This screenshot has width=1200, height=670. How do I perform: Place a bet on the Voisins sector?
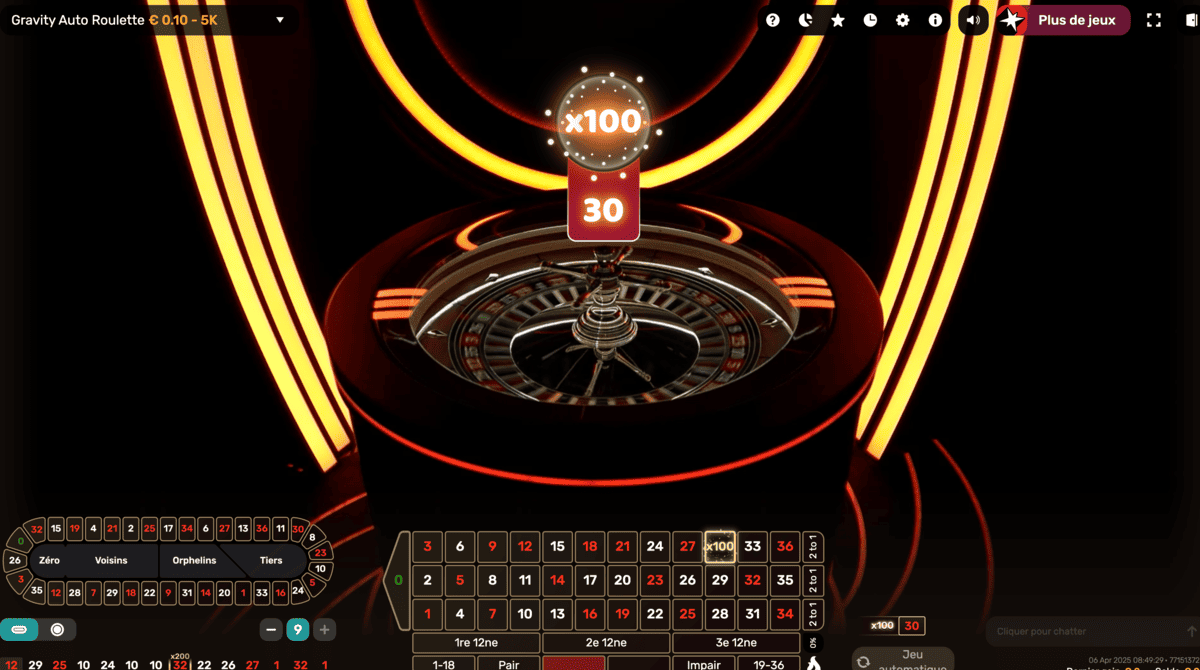coord(111,561)
